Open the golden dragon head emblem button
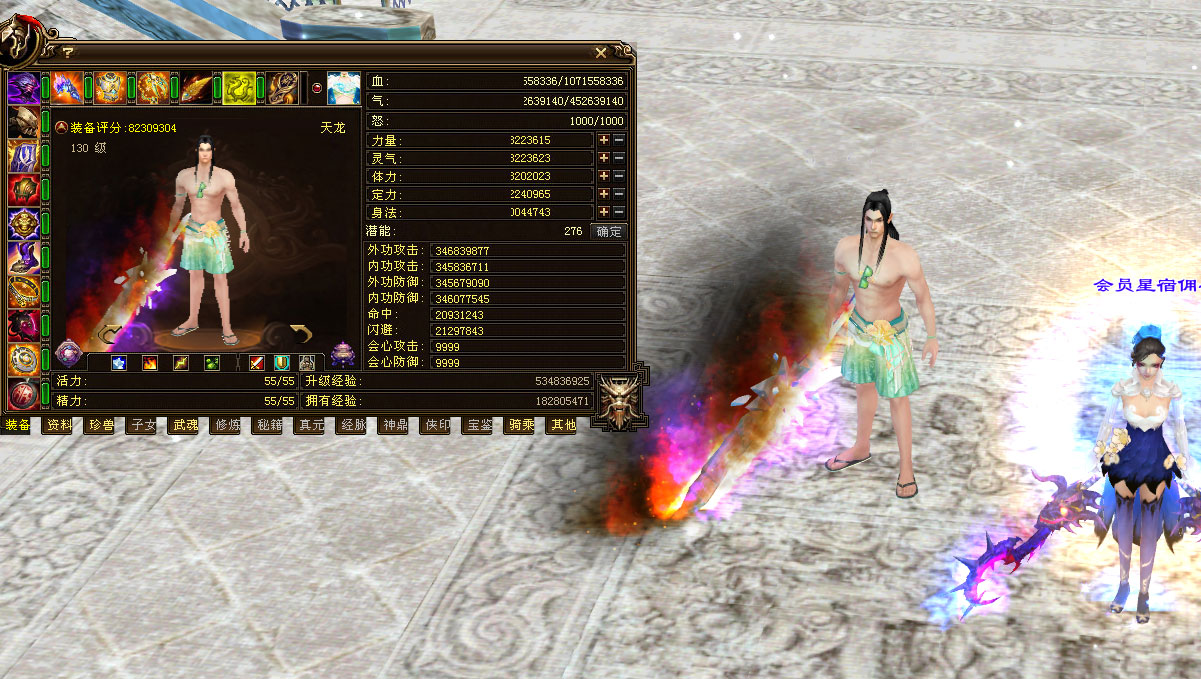The image size is (1201, 679). point(619,402)
